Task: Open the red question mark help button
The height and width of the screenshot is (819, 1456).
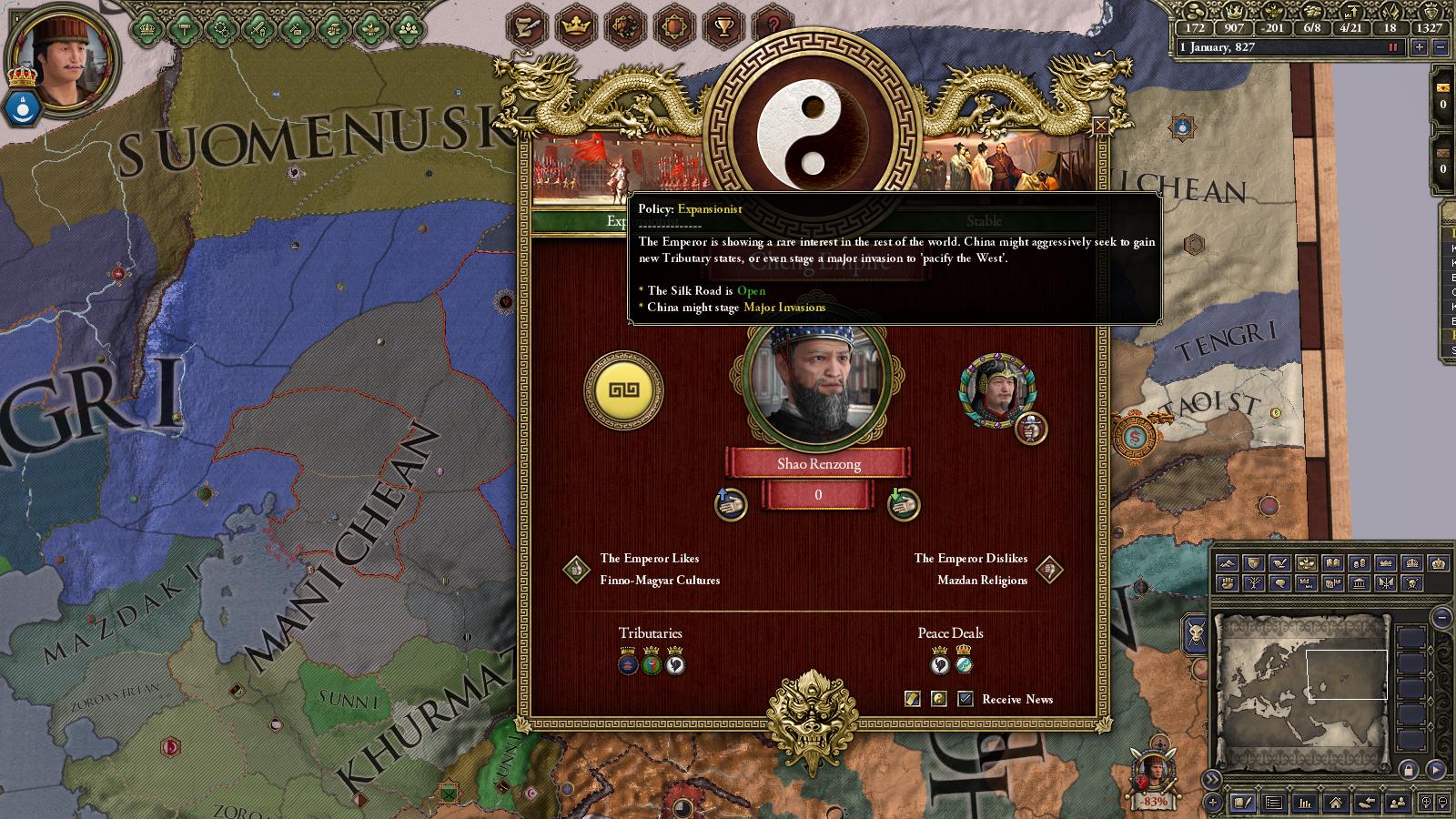Action: click(773, 27)
